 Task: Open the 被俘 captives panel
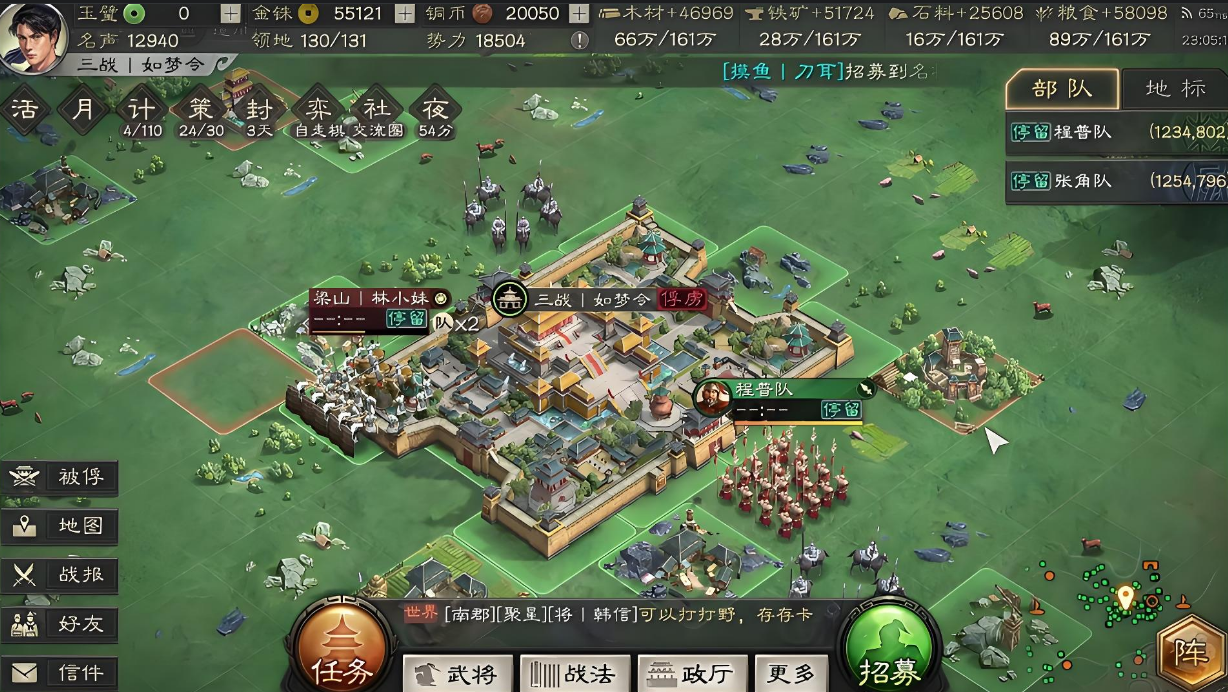60,477
